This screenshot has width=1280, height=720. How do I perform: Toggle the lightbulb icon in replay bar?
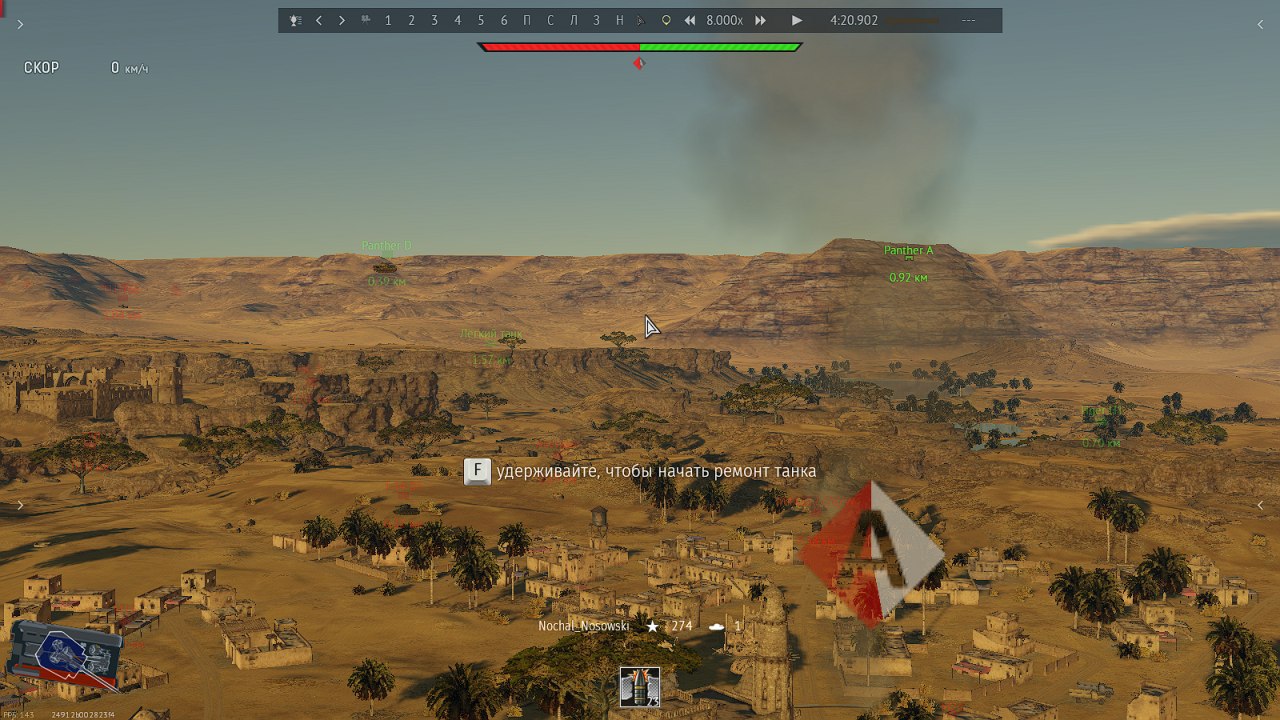666,20
